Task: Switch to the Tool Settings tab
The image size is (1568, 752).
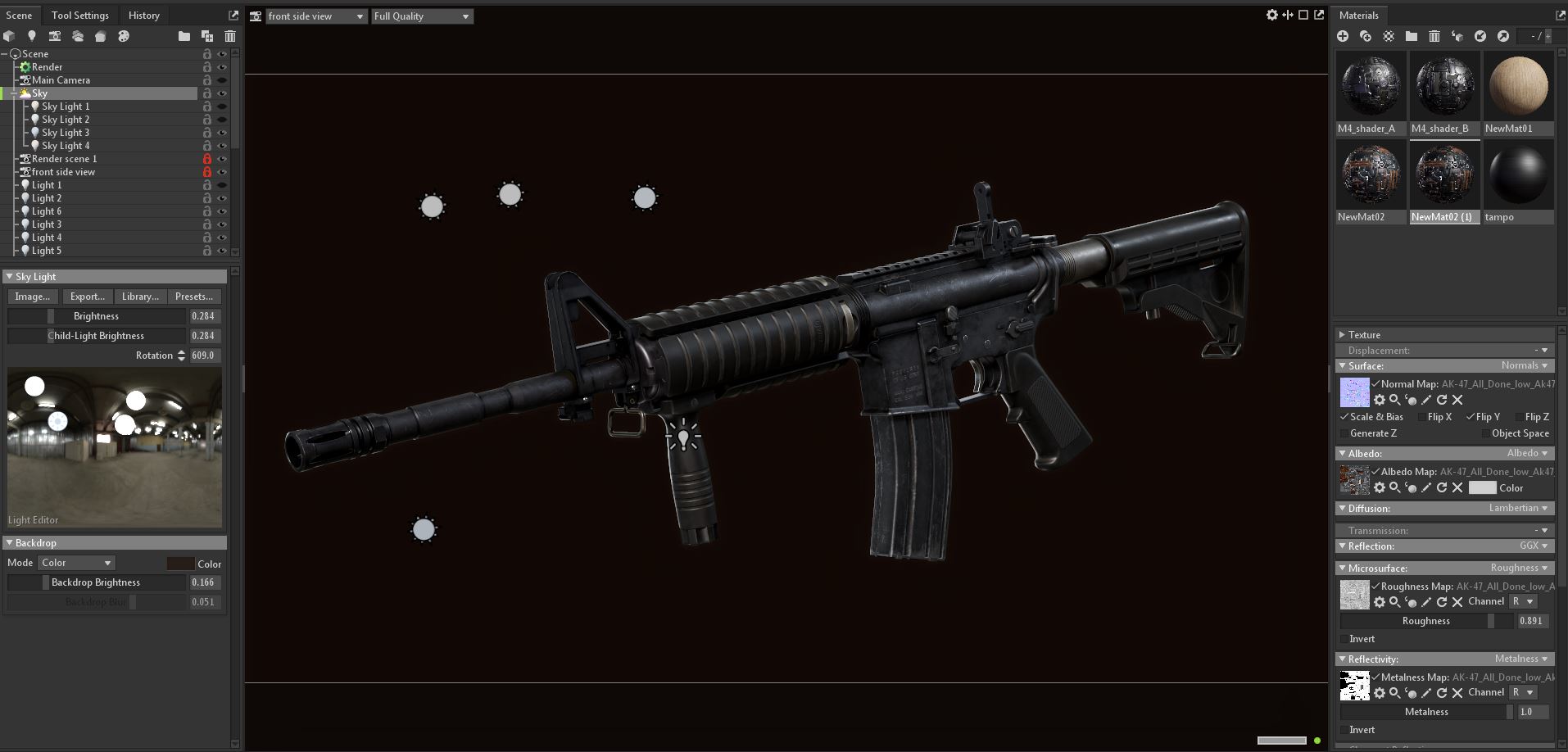Action: [x=79, y=16]
